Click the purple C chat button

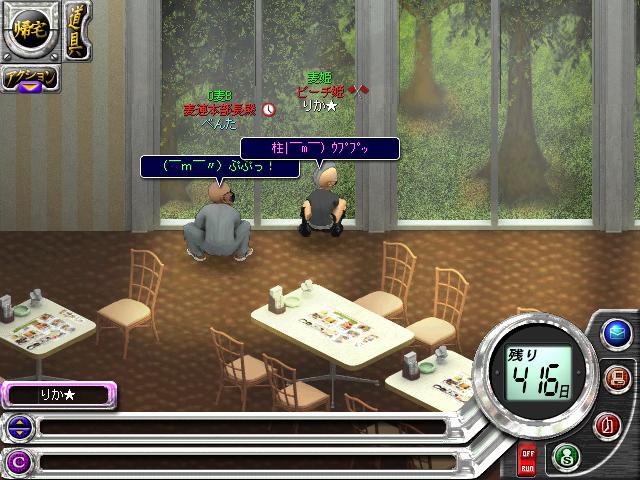[x=19, y=462]
